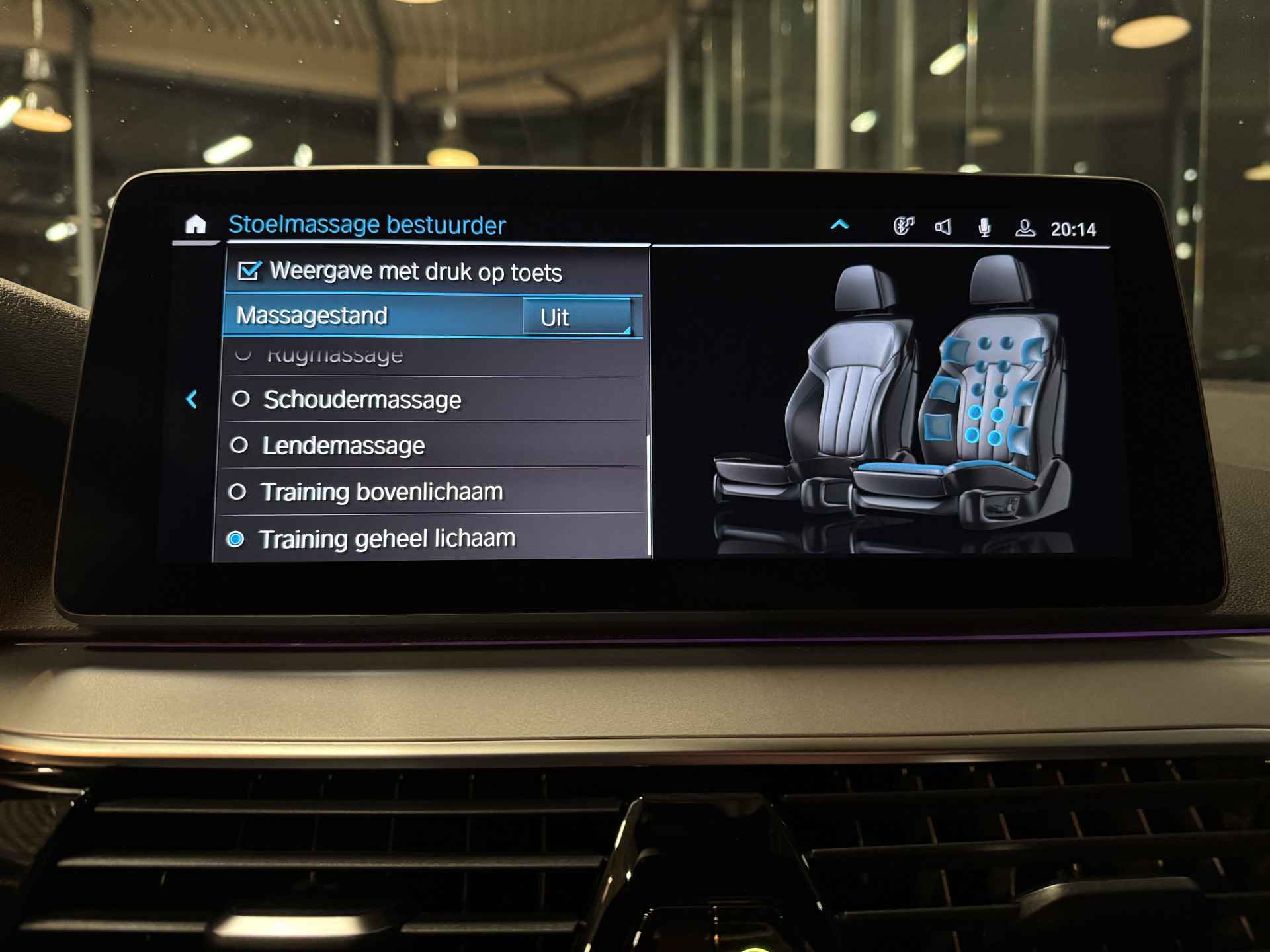Tap the speaker volume icon
The width and height of the screenshot is (1270, 952).
943,227
